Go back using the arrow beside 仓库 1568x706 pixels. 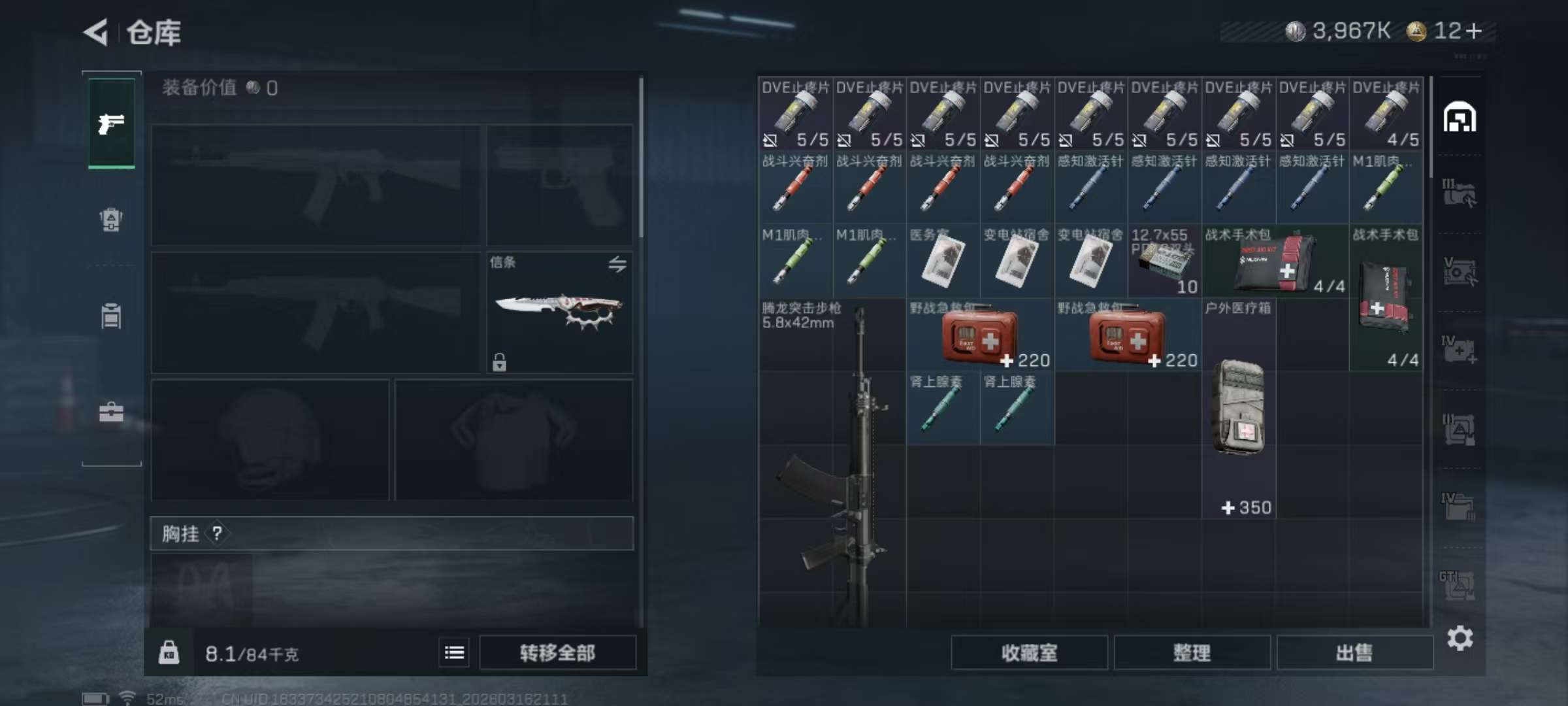click(96, 32)
